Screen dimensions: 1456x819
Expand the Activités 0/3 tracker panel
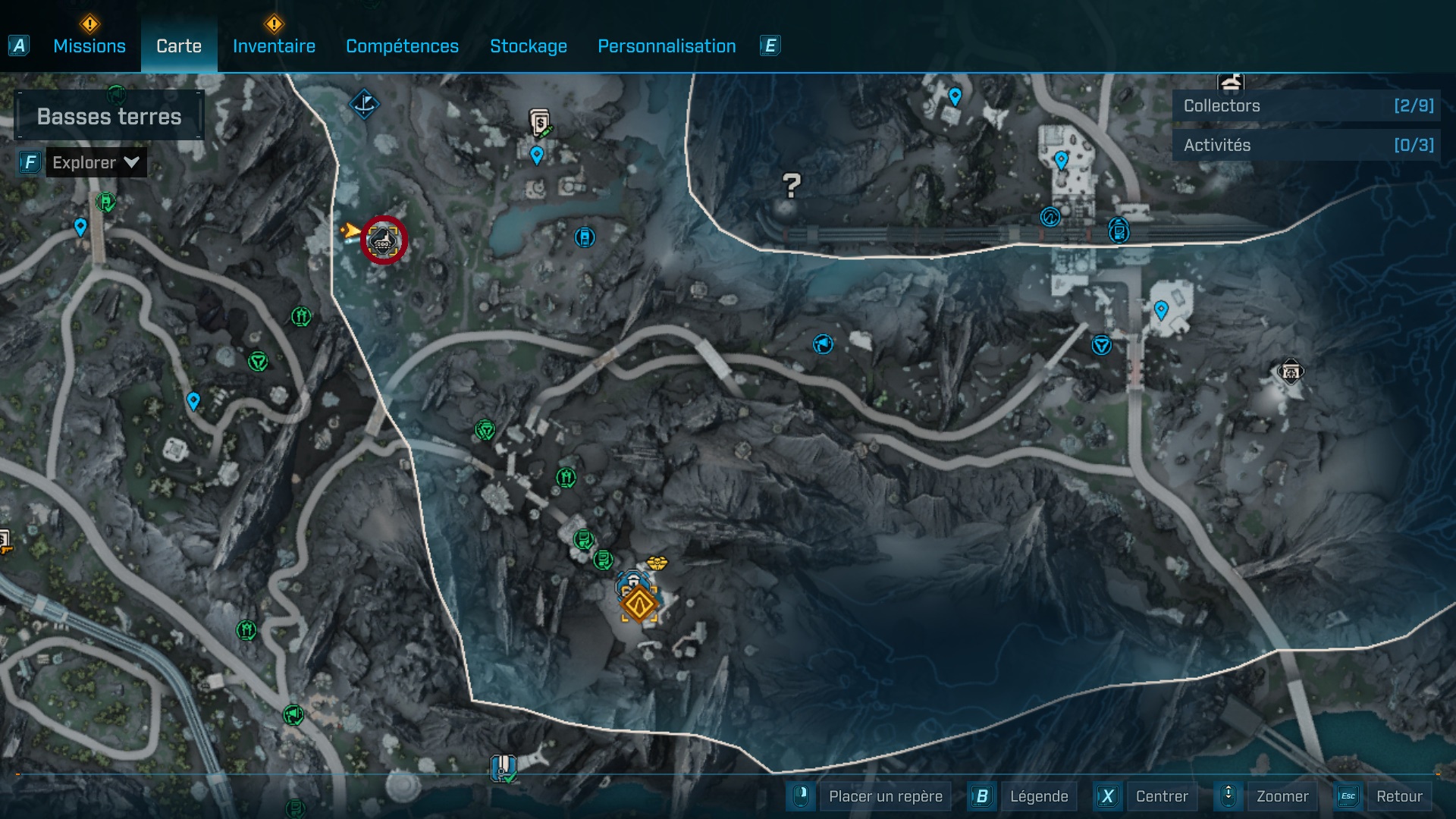click(x=1304, y=144)
